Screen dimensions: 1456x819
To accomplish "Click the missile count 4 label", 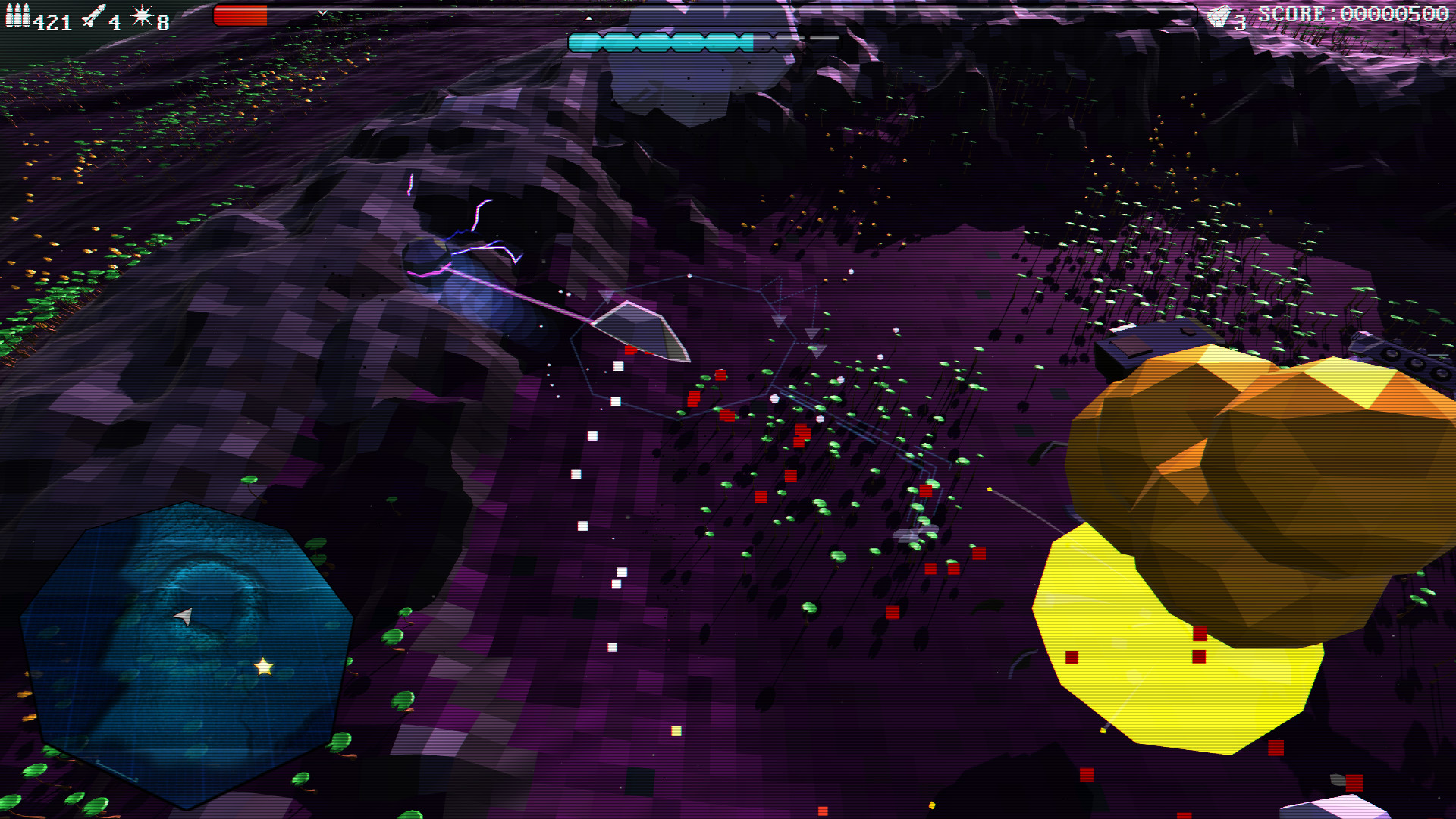I will coord(115,20).
